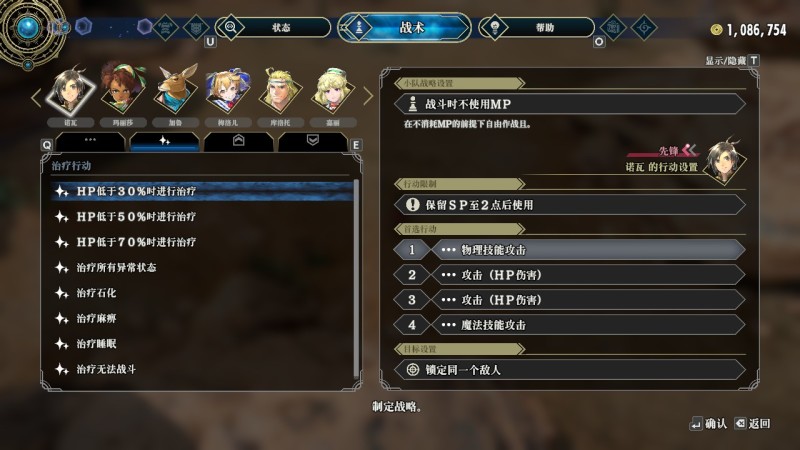Select character 诺瓦's portrait
The width and height of the screenshot is (800, 450).
click(x=69, y=91)
